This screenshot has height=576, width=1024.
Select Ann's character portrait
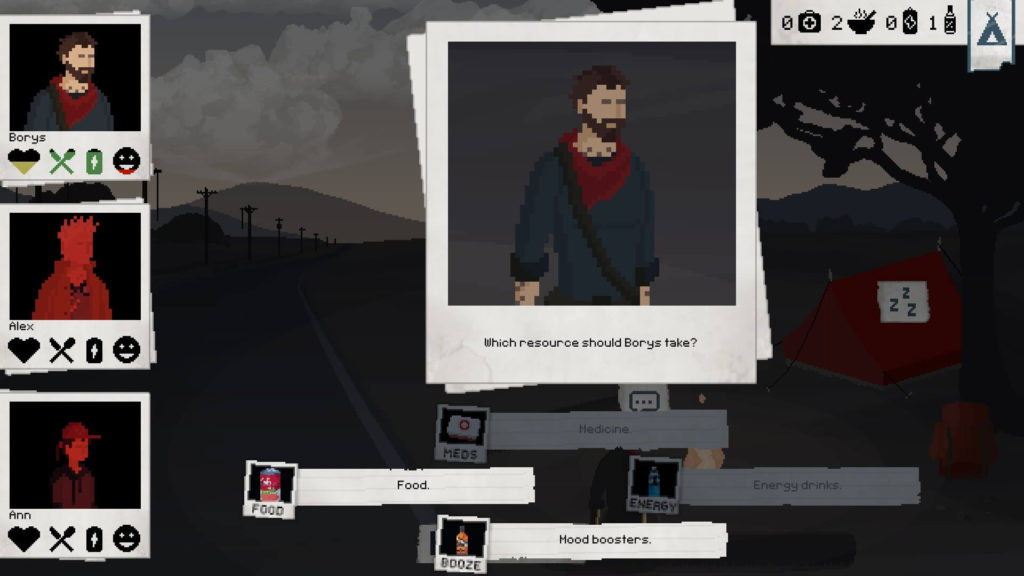pyautogui.click(x=76, y=455)
